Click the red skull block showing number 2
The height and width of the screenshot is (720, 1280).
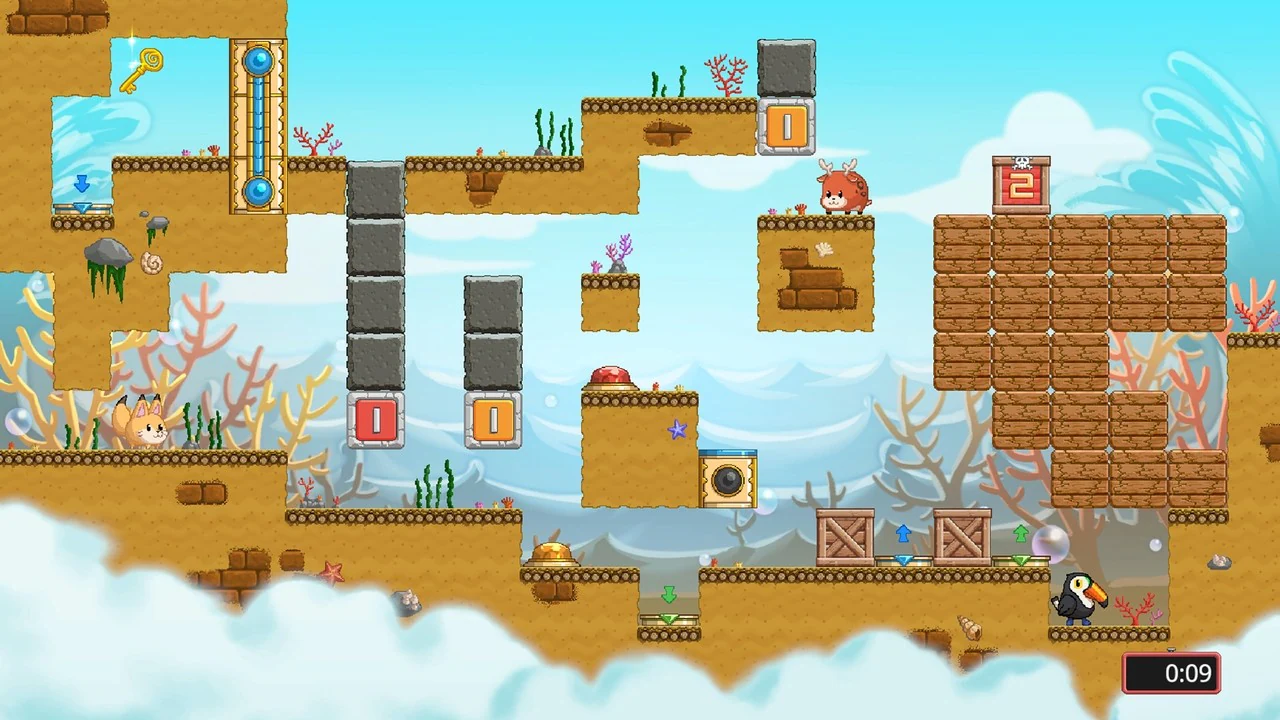tap(1020, 182)
